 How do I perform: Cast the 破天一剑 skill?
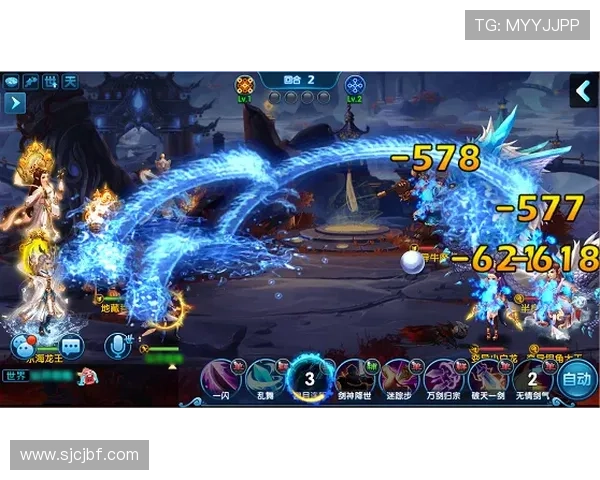(x=487, y=379)
